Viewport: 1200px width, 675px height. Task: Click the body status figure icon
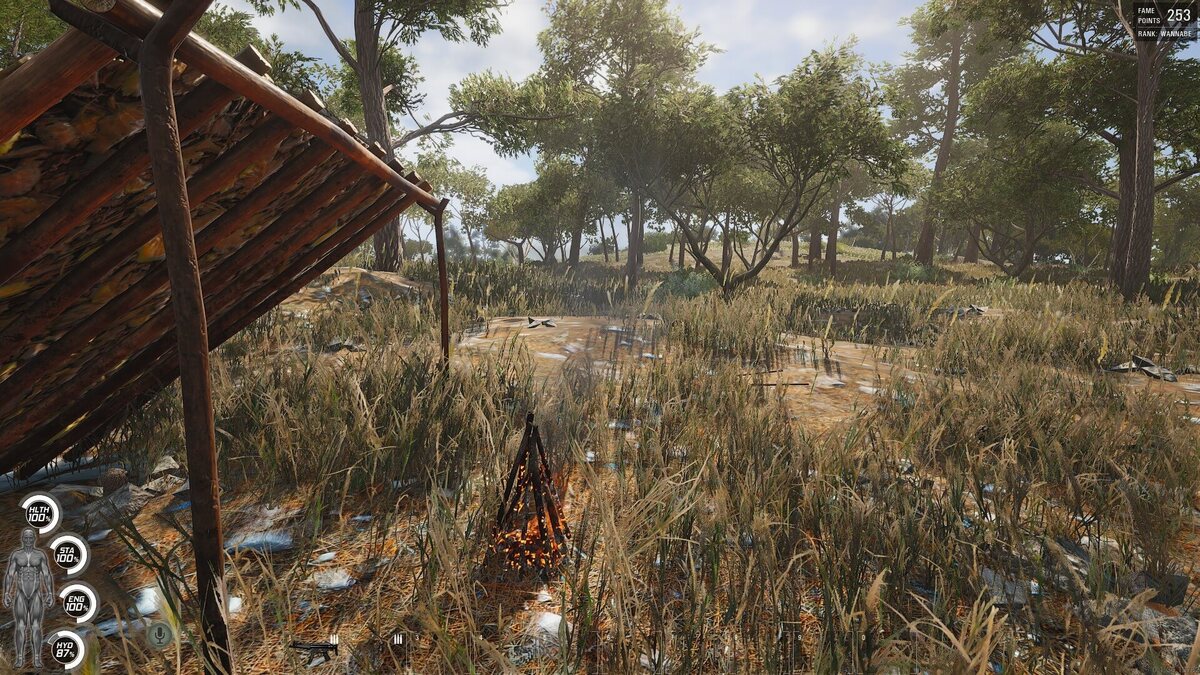[x=28, y=597]
